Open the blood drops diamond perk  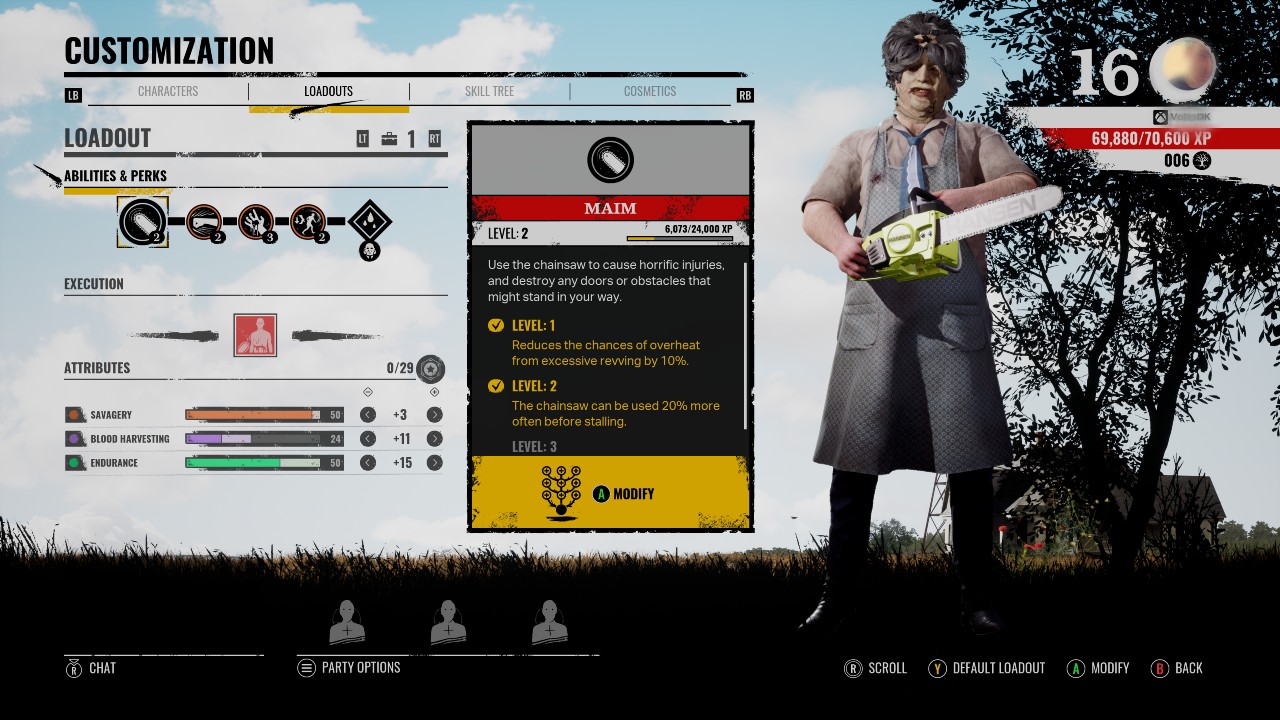pos(369,222)
